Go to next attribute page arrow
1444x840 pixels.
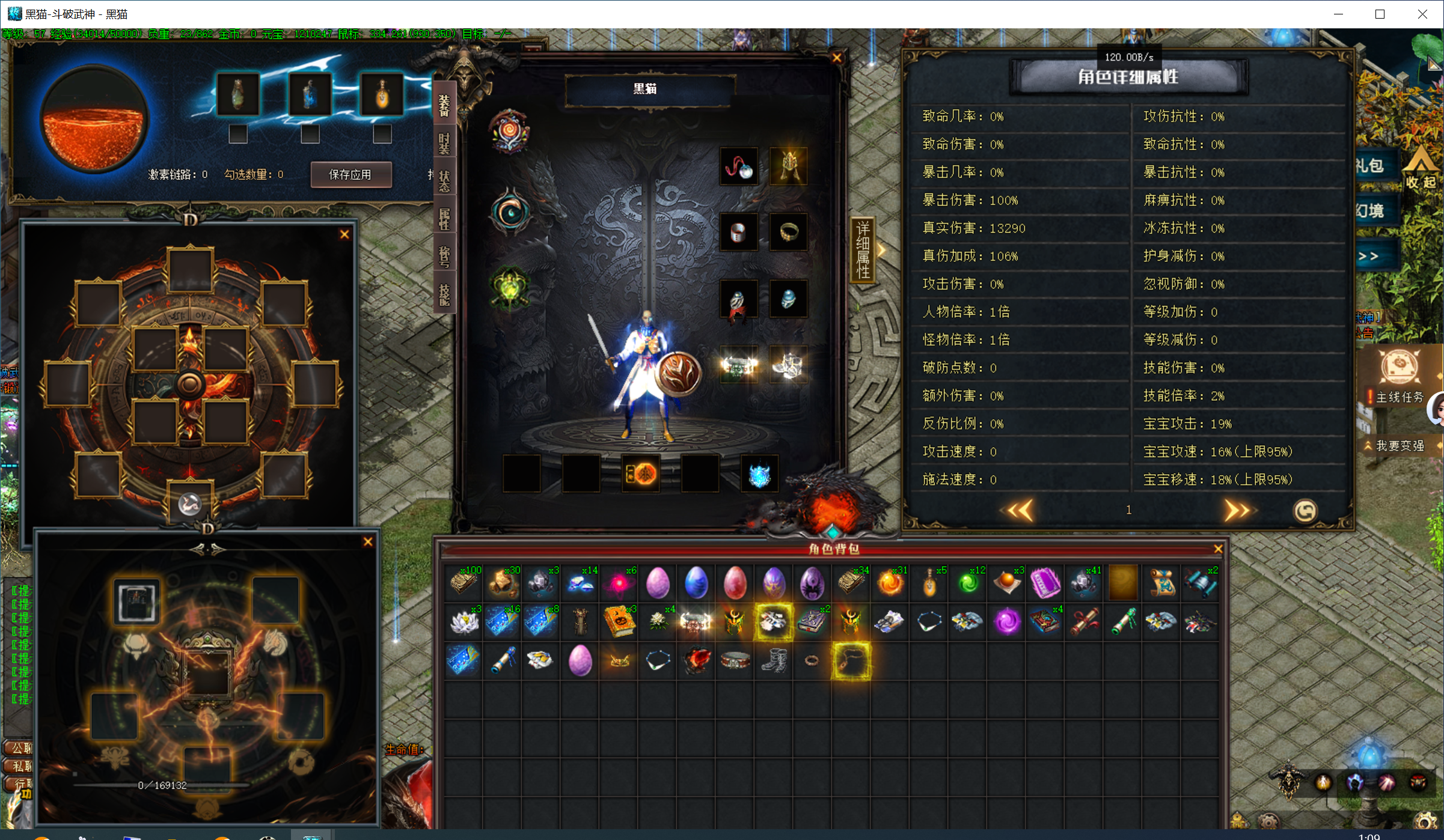coord(1236,511)
